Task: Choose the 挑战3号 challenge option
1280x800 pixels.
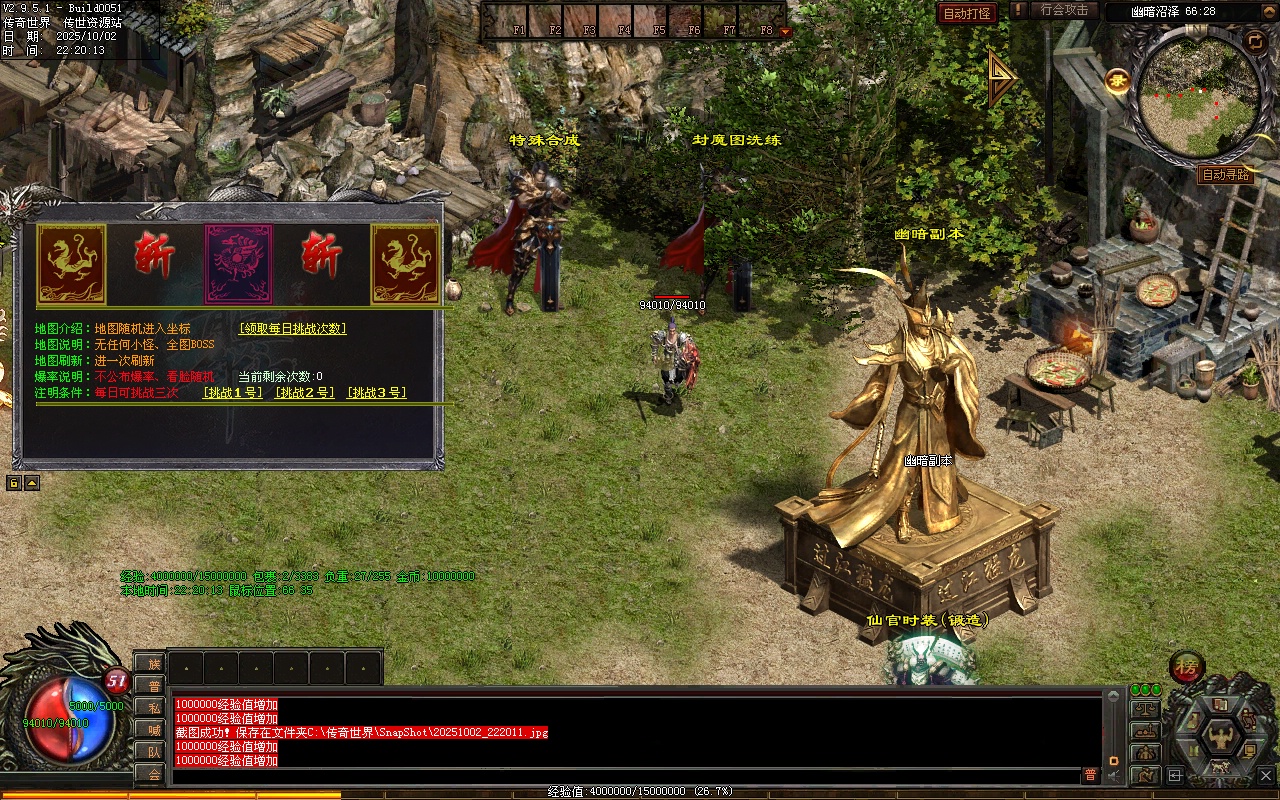Action: coord(377,393)
